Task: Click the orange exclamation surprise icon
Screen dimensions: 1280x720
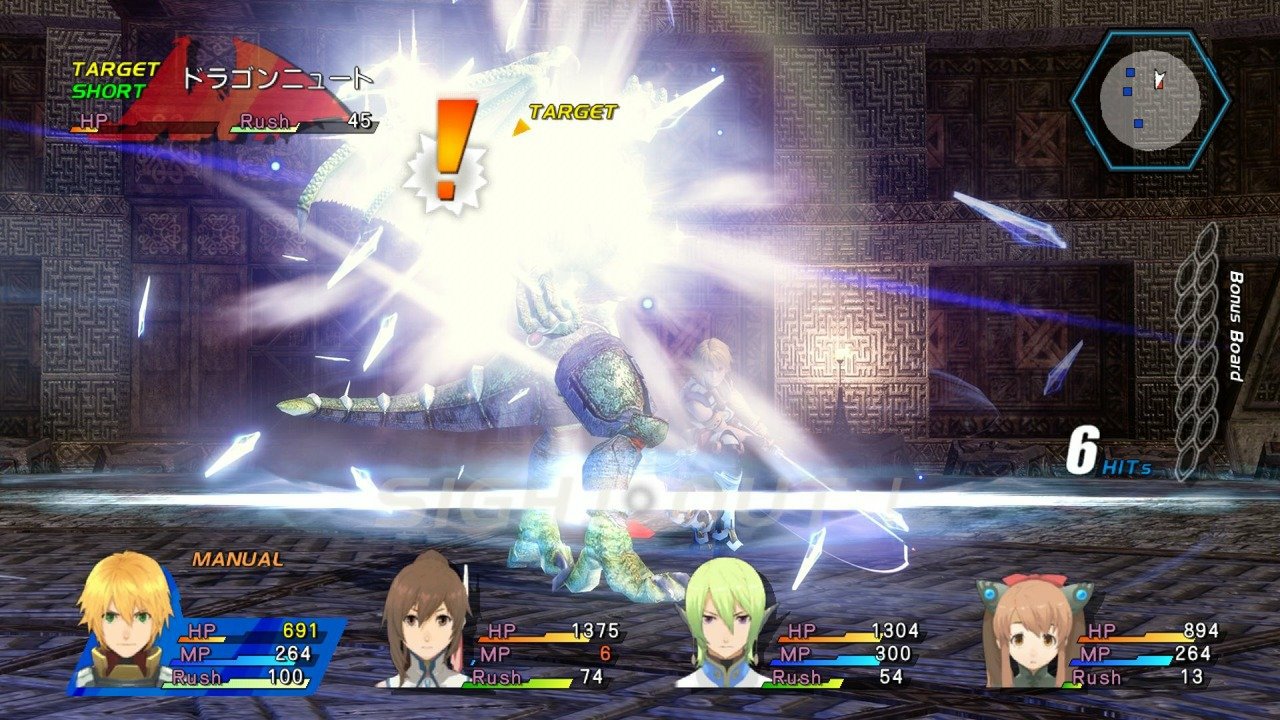Action: coord(450,140)
